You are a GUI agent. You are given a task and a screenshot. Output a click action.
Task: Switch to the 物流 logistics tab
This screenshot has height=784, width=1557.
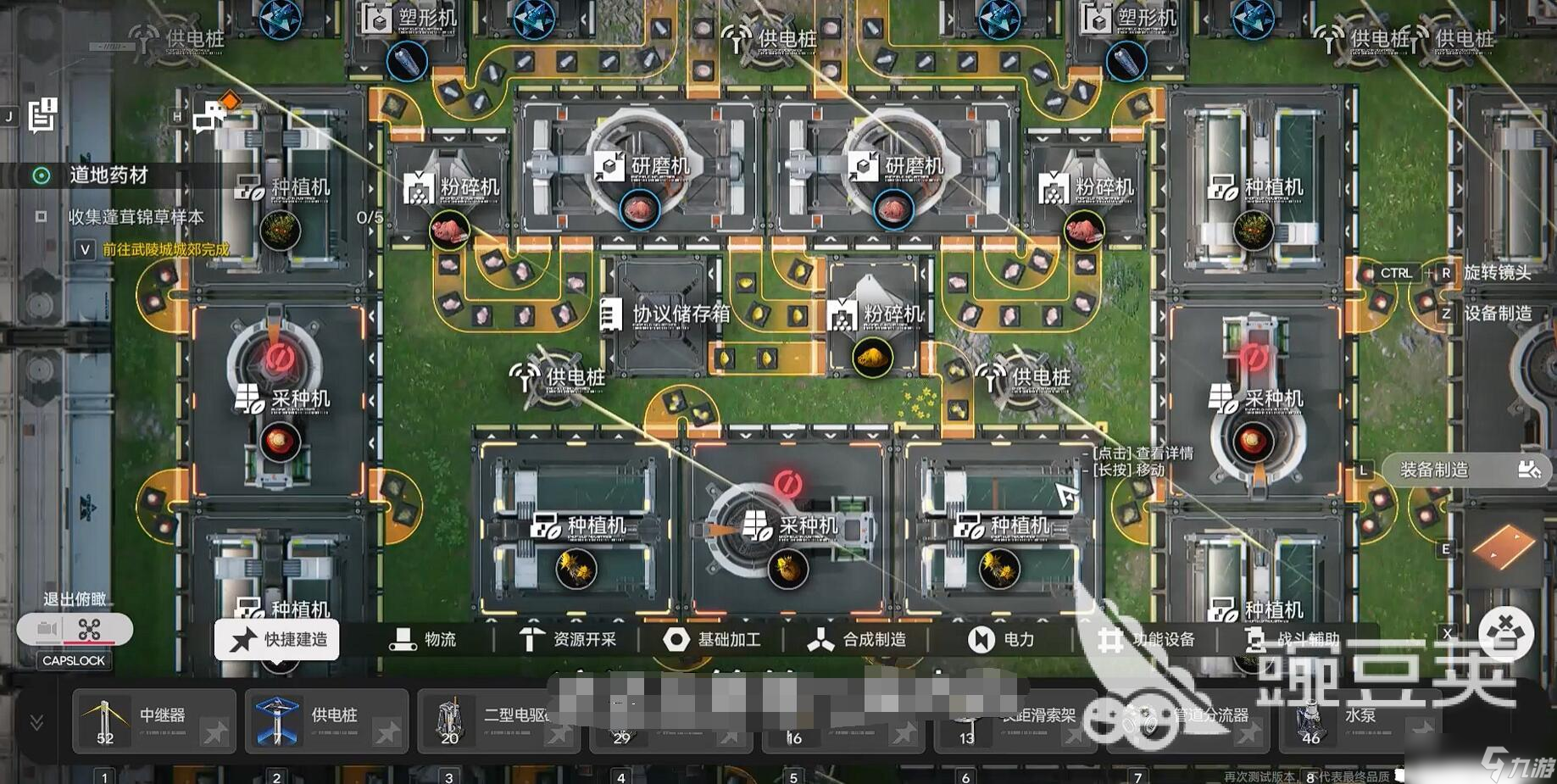(x=423, y=640)
